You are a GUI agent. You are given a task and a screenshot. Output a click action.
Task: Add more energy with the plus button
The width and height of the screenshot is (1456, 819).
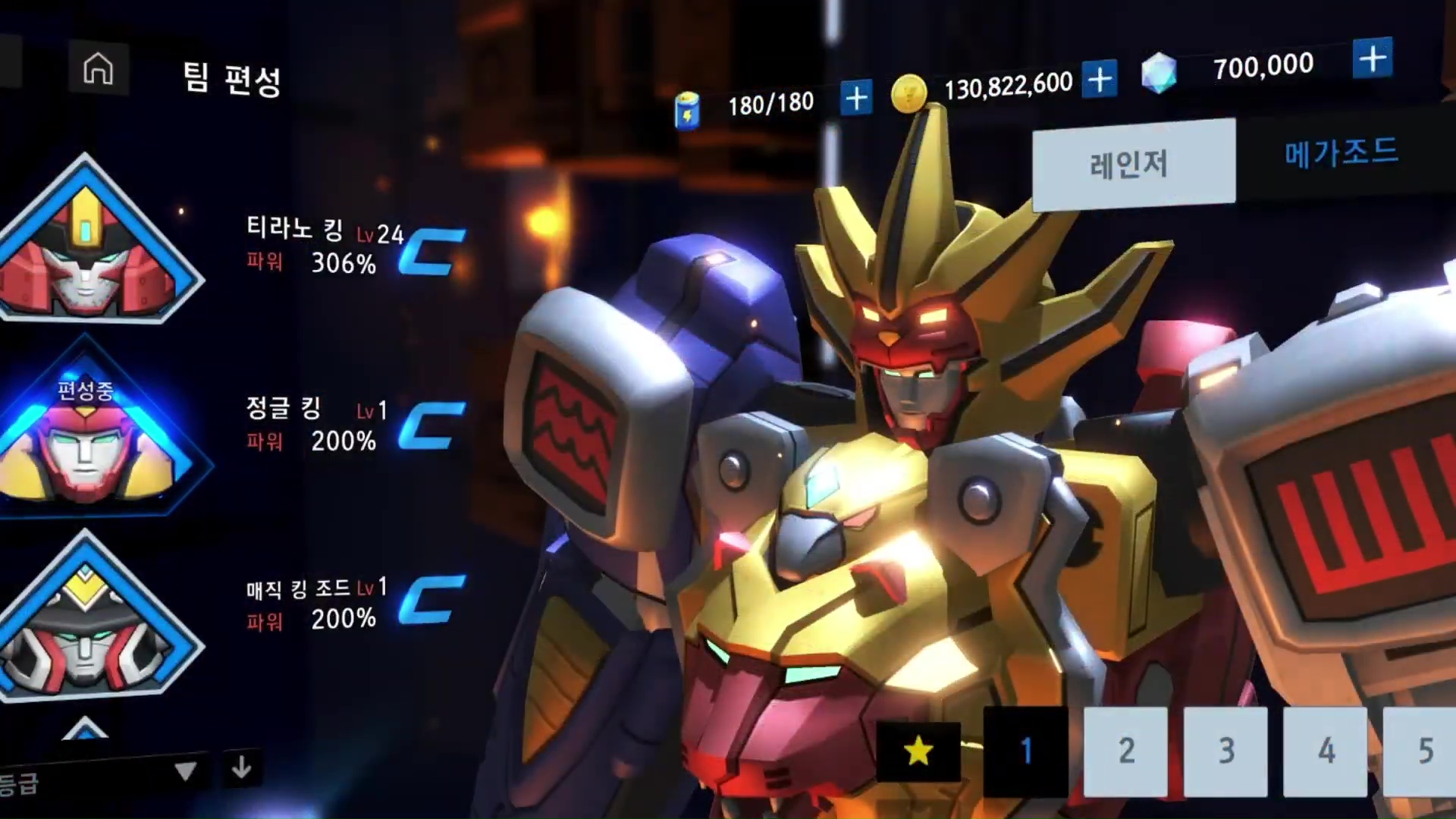[856, 99]
